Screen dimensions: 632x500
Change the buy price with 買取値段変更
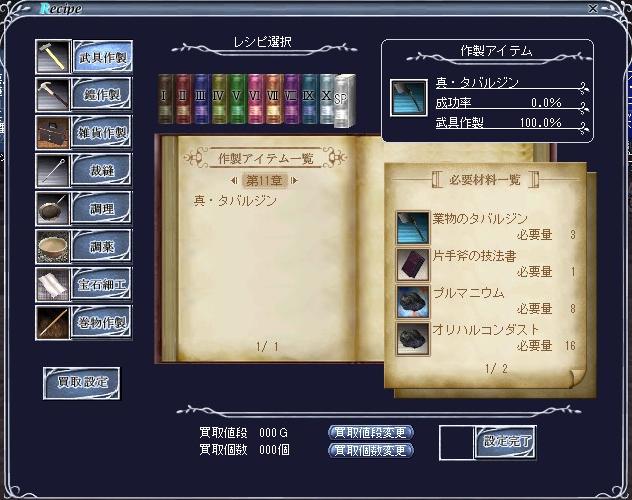pos(370,432)
